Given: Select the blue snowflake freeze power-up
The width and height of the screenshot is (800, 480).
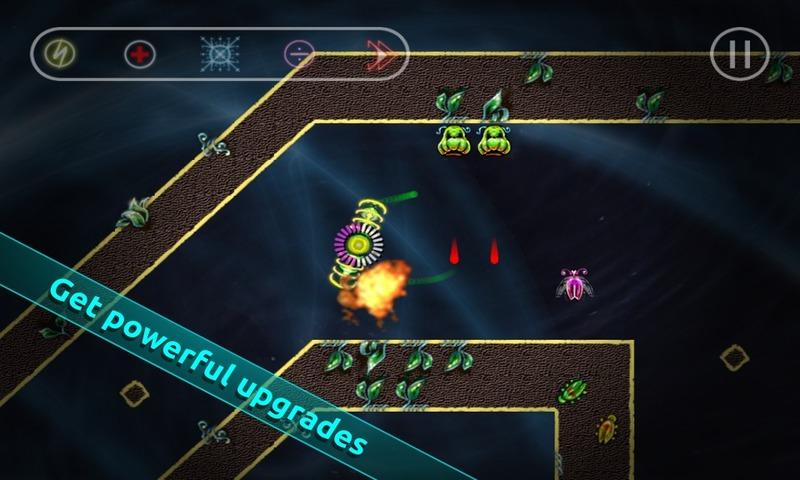Looking at the screenshot, I should pyautogui.click(x=219, y=53).
